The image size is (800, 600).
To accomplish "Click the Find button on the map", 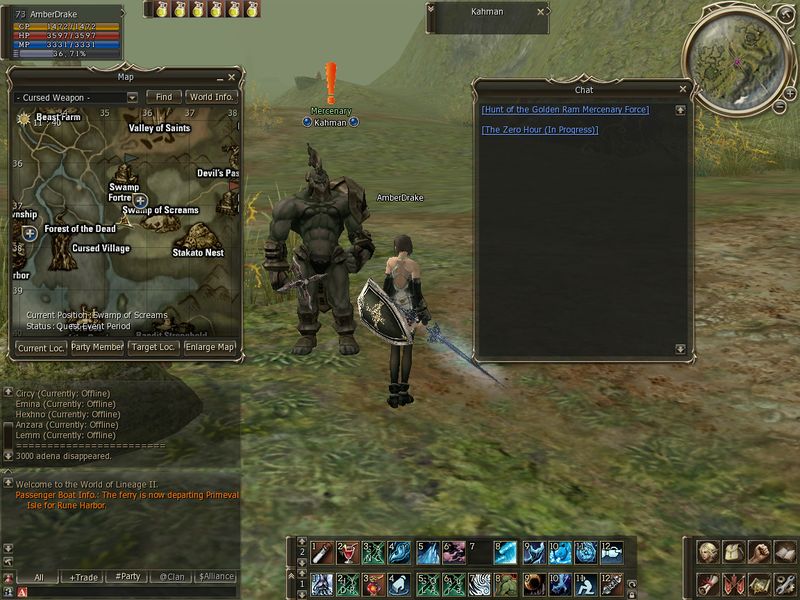I will pyautogui.click(x=163, y=97).
